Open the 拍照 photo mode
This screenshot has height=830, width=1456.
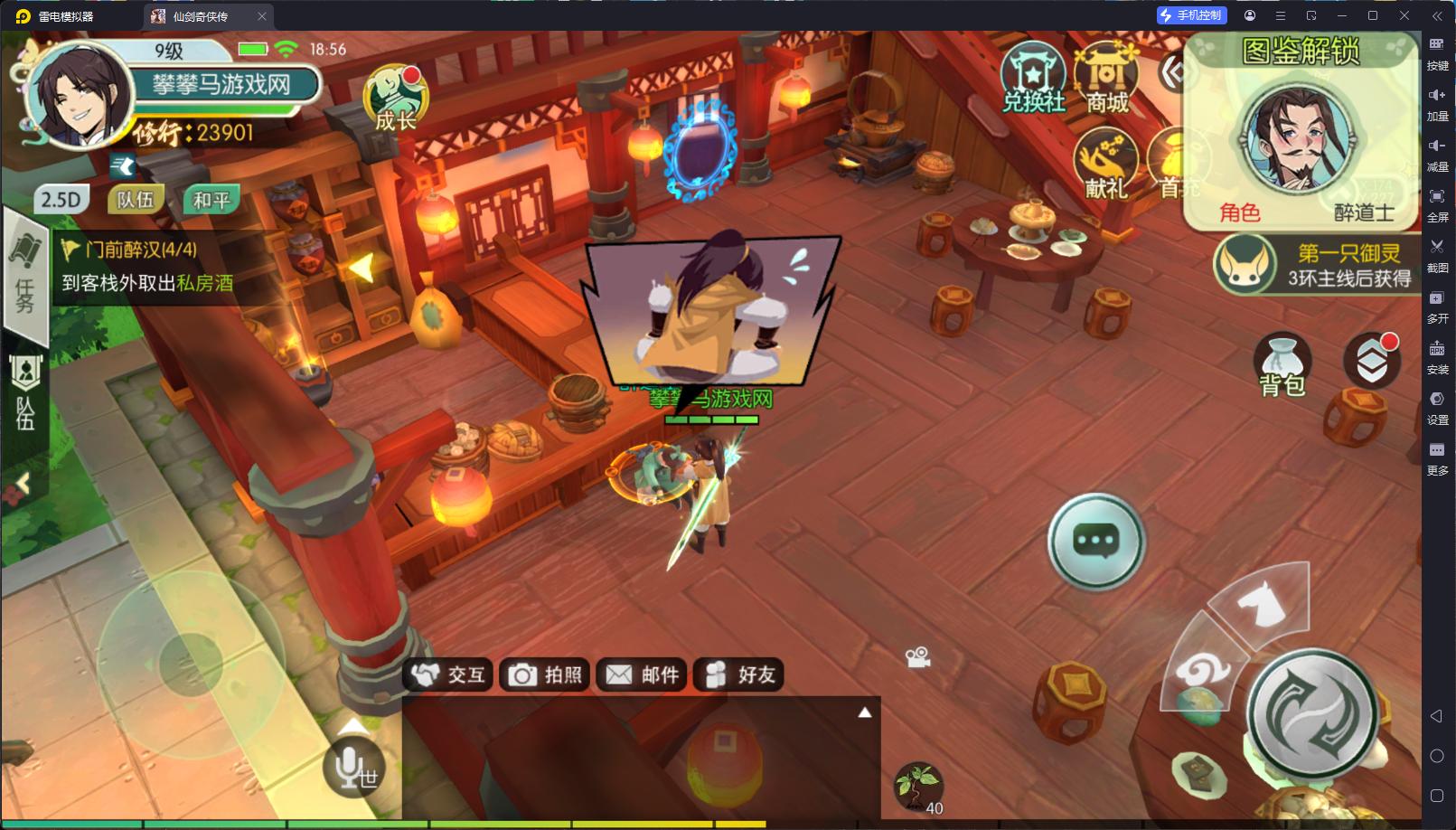(x=546, y=674)
